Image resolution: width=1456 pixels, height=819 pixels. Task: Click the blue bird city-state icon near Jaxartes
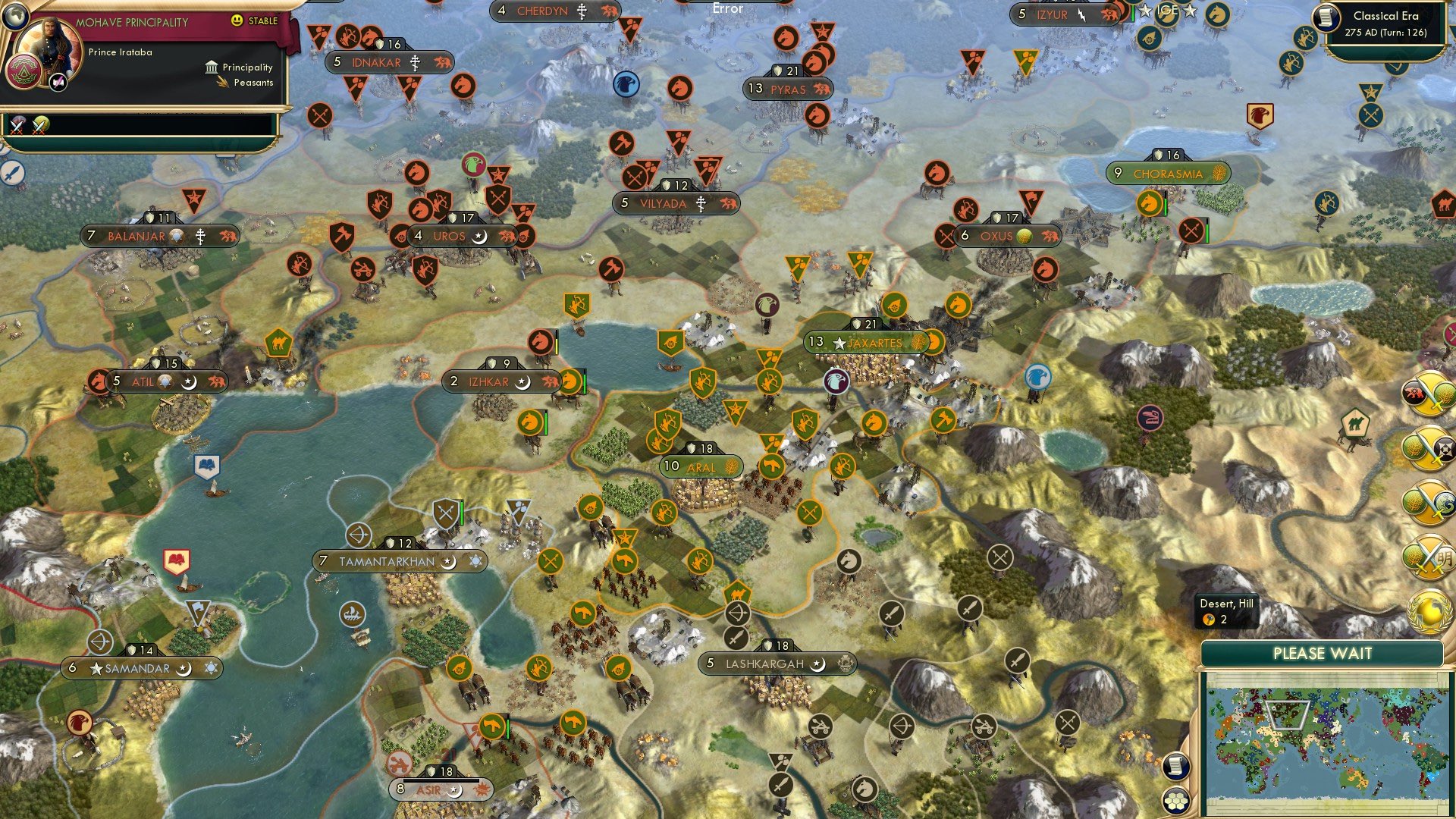(1038, 376)
